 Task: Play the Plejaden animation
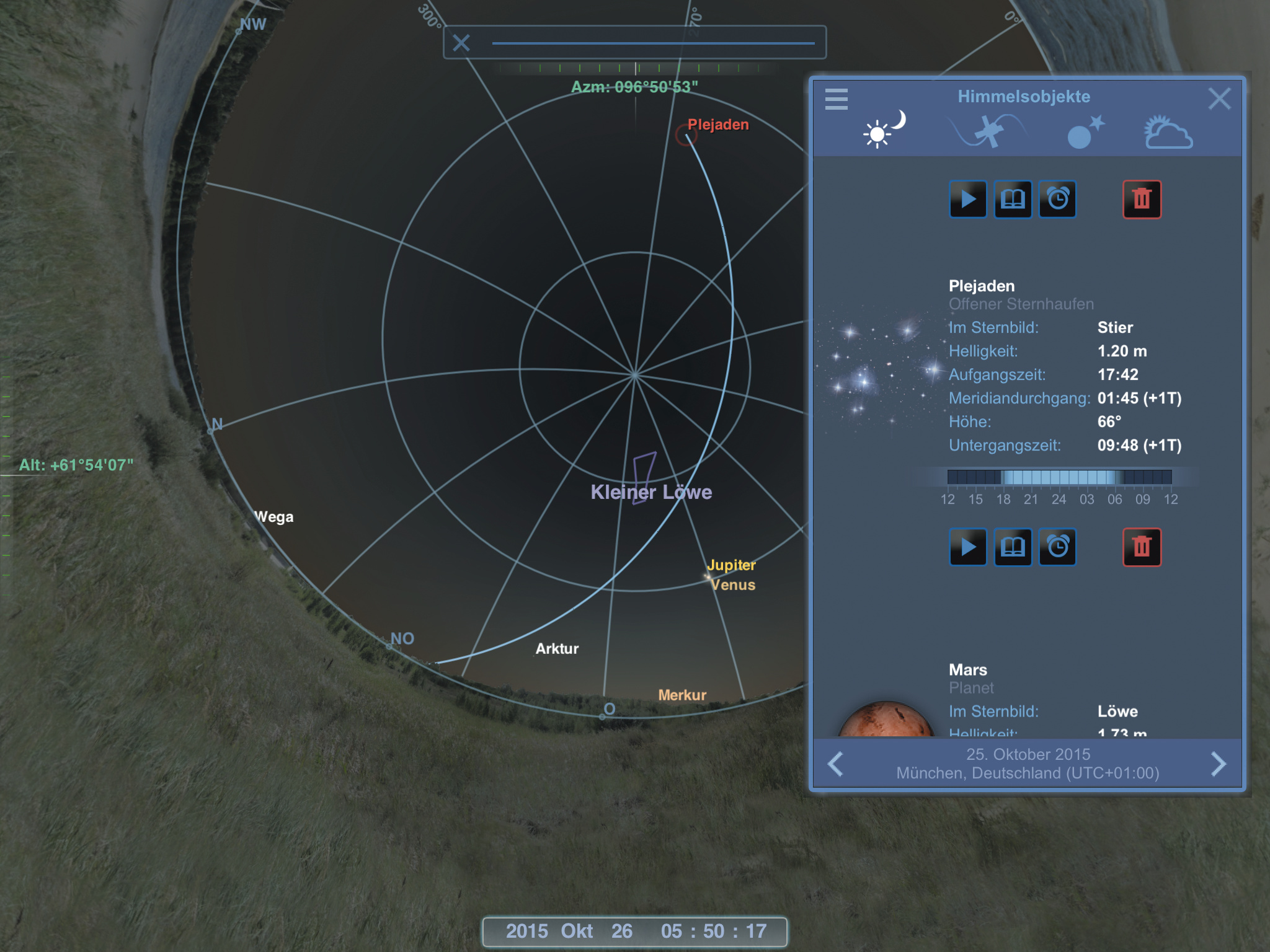coord(967,200)
